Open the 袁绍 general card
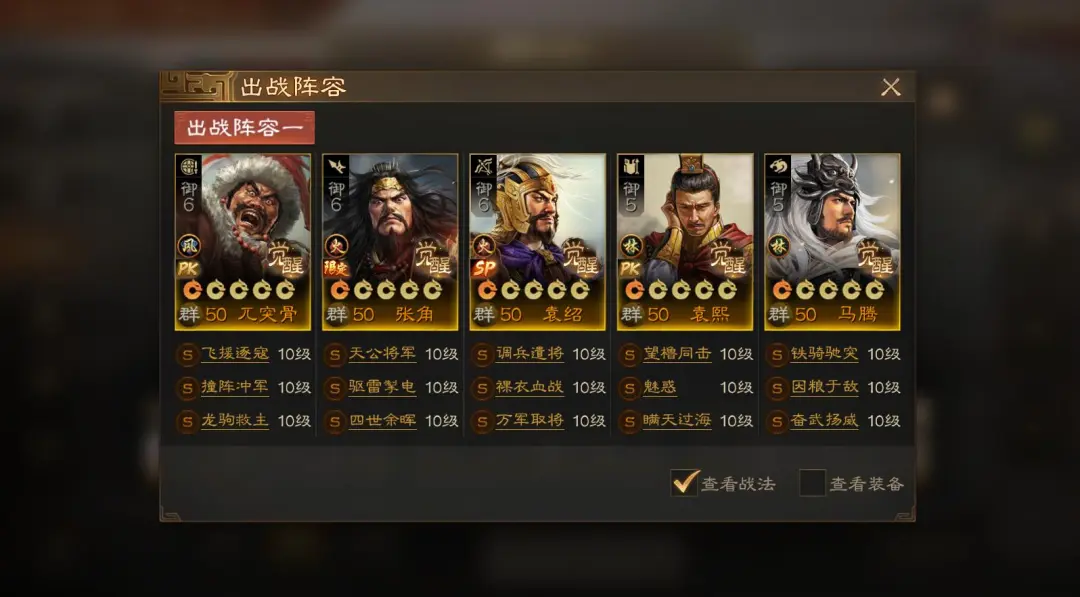Screen dimensions: 1080x597 [537, 241]
